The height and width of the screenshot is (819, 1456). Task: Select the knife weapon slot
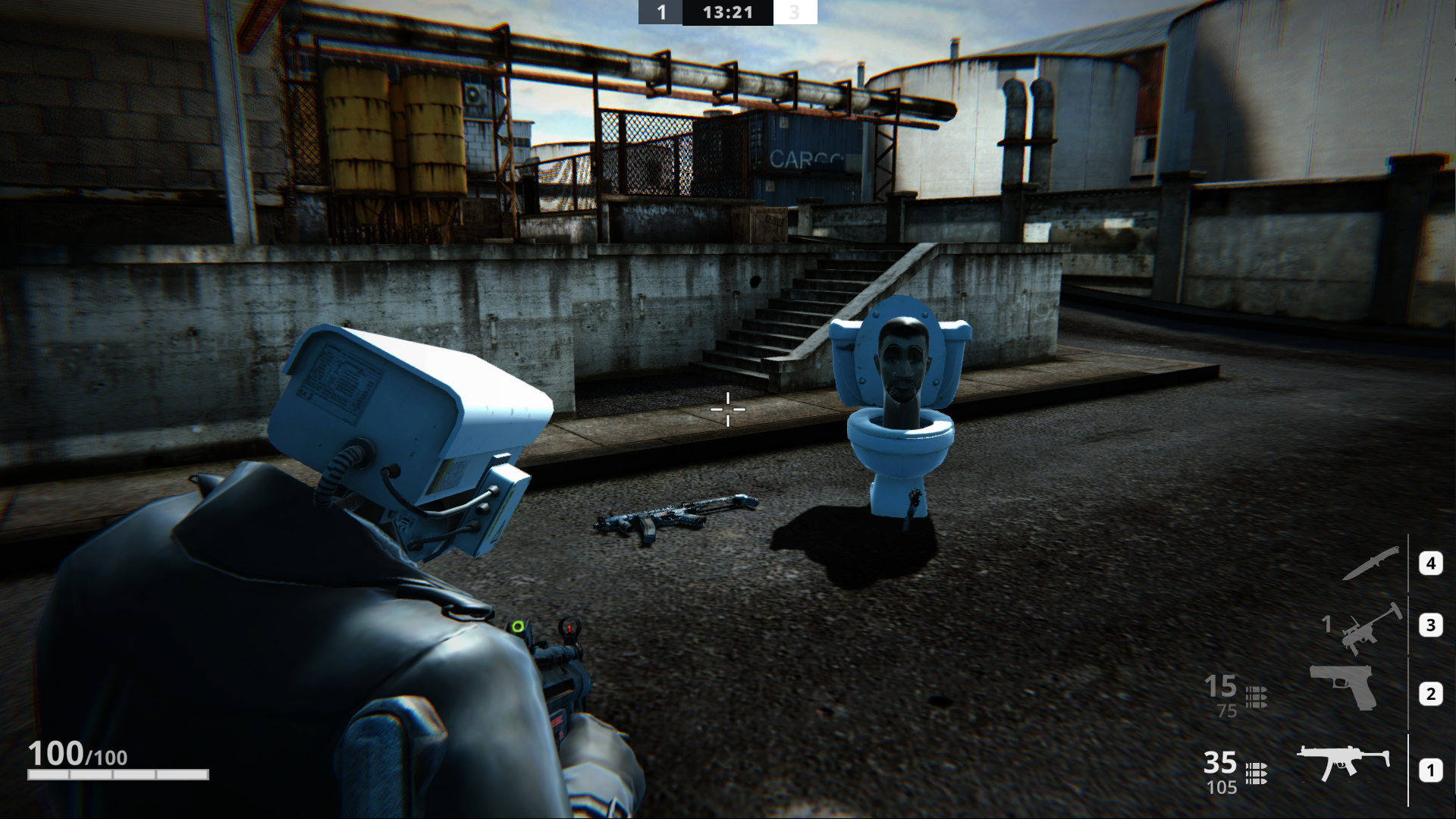1371,563
